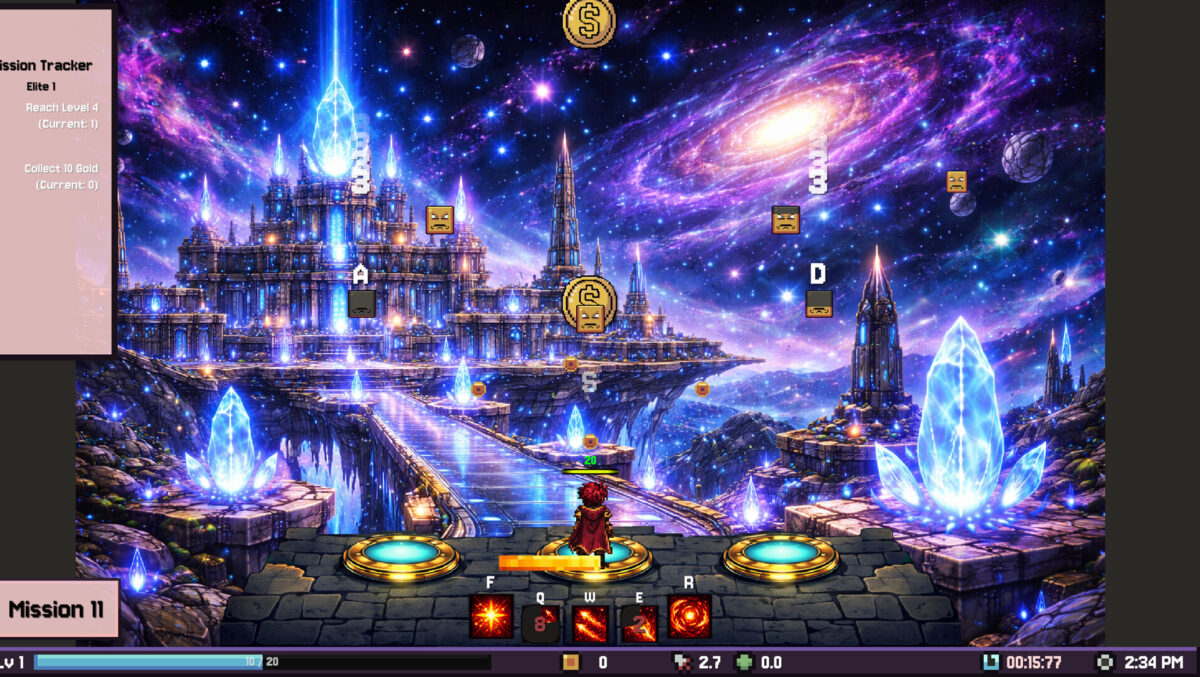Trigger the E fire slash ability
1200x677 pixels.
[639, 624]
